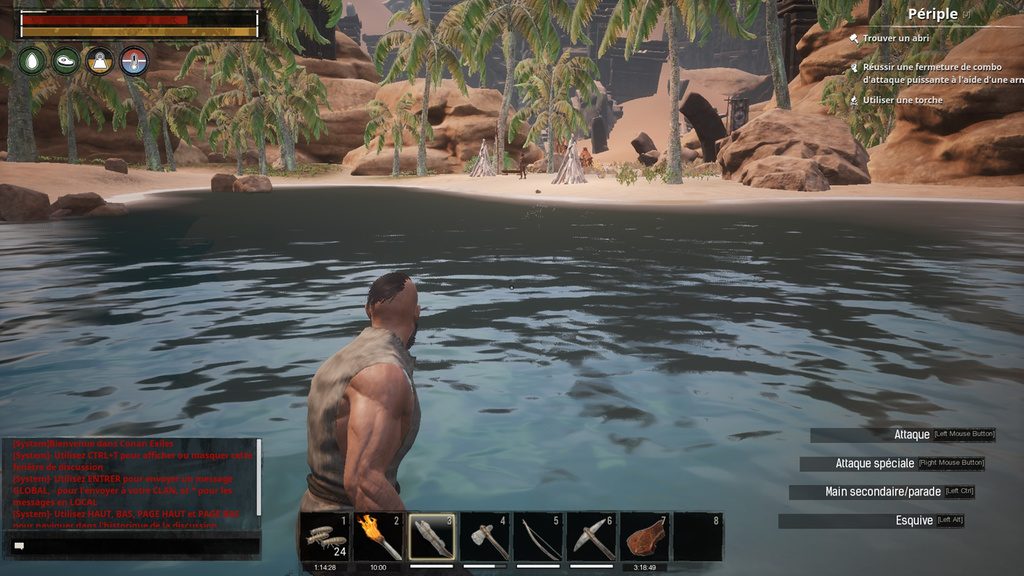Open the Périple journey tracker header

point(933,14)
